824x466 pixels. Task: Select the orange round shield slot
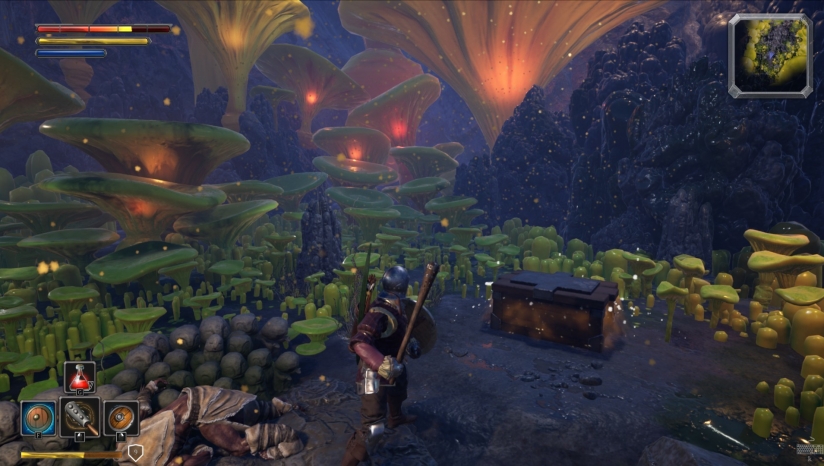[x=121, y=417]
